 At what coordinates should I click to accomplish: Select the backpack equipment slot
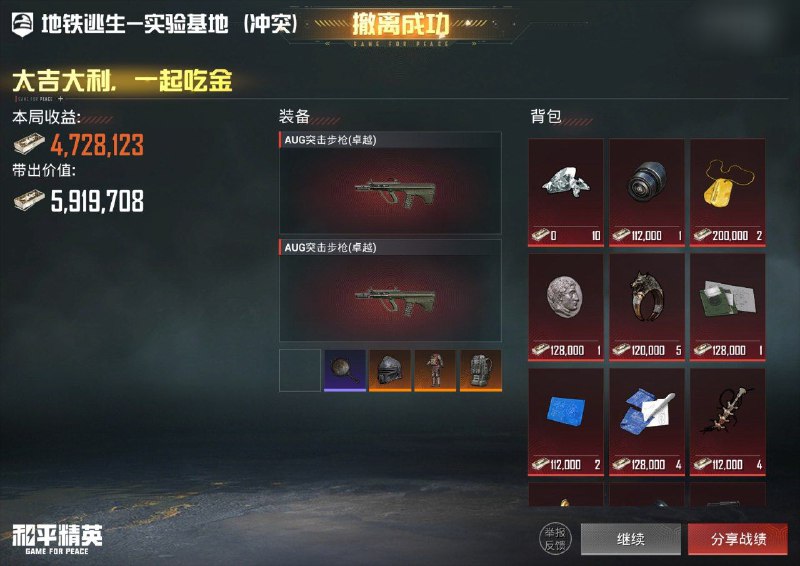point(480,370)
